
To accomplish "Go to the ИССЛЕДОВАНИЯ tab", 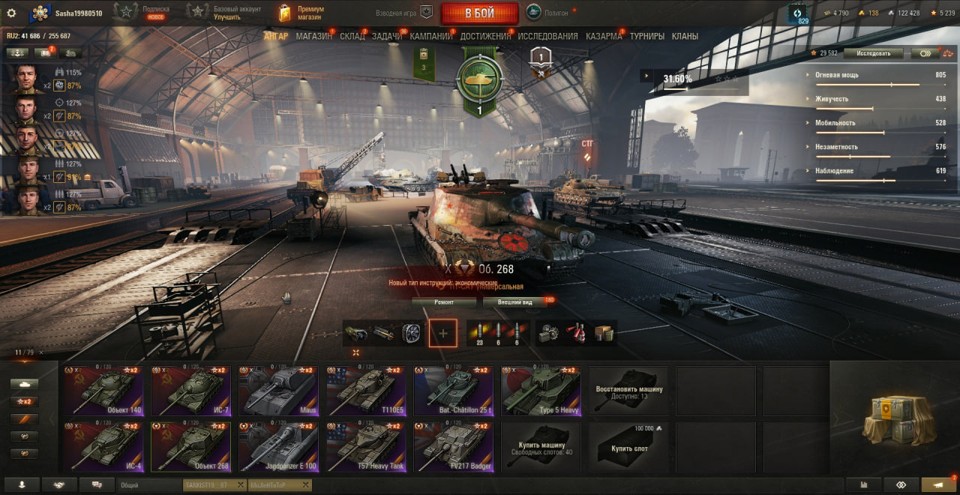I will (x=547, y=36).
